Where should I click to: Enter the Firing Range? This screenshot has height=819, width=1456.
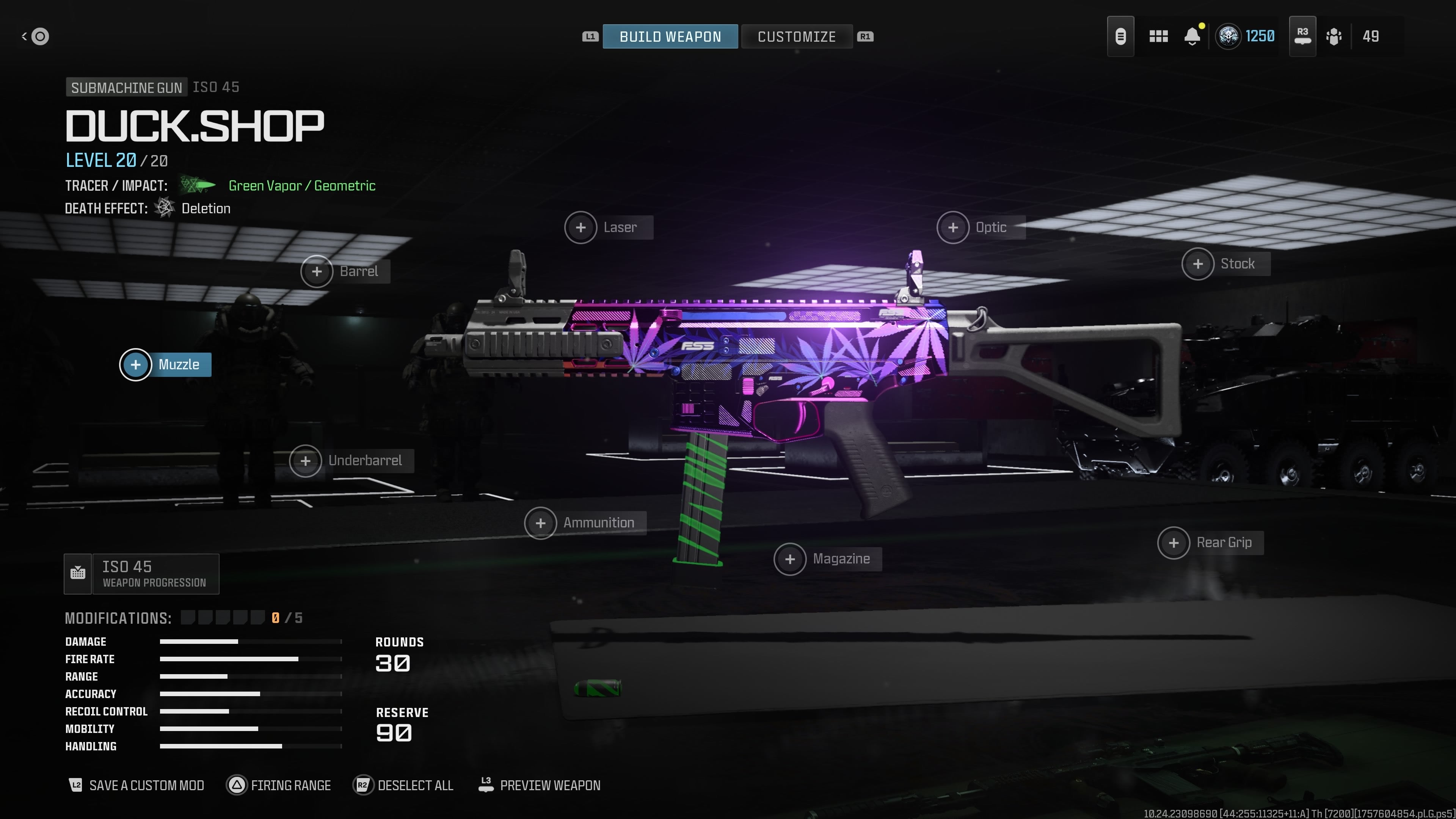pos(279,785)
